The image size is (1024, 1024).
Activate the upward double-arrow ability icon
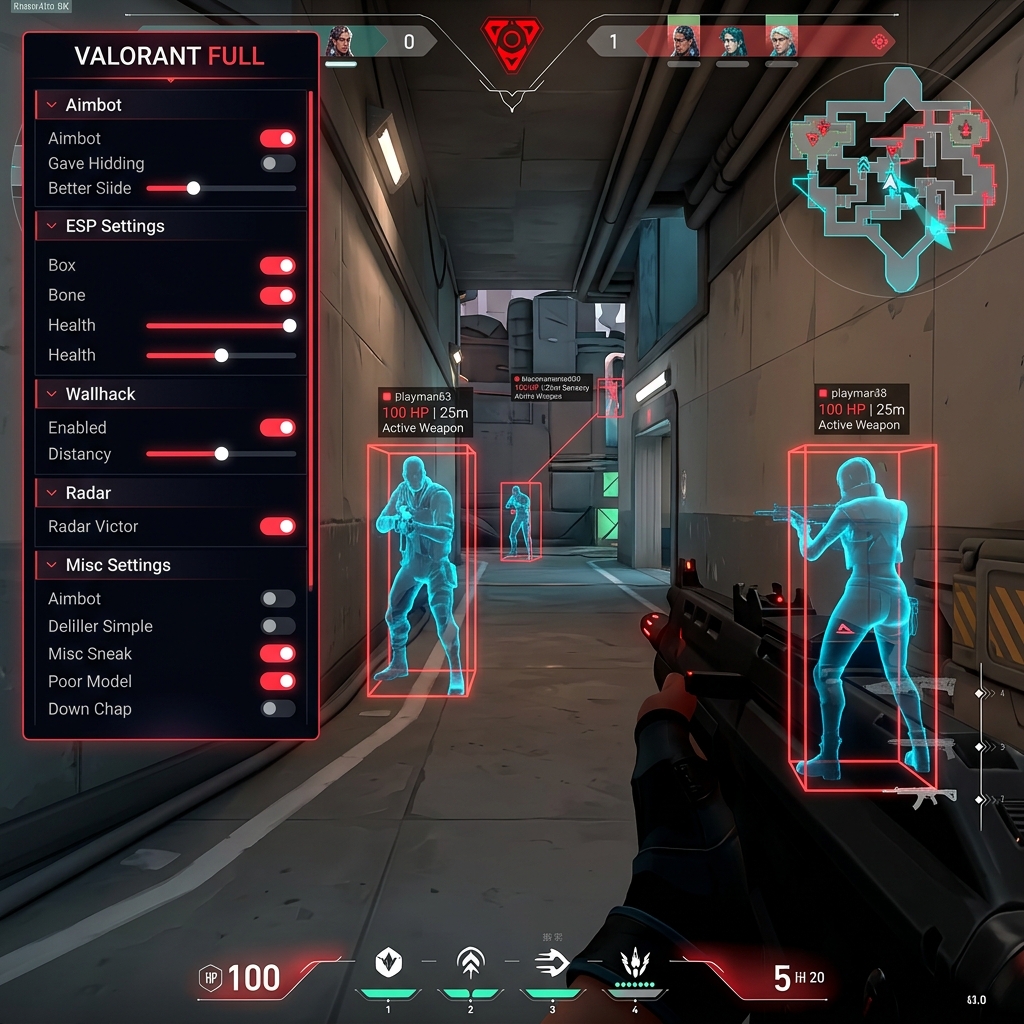pyautogui.click(x=469, y=963)
